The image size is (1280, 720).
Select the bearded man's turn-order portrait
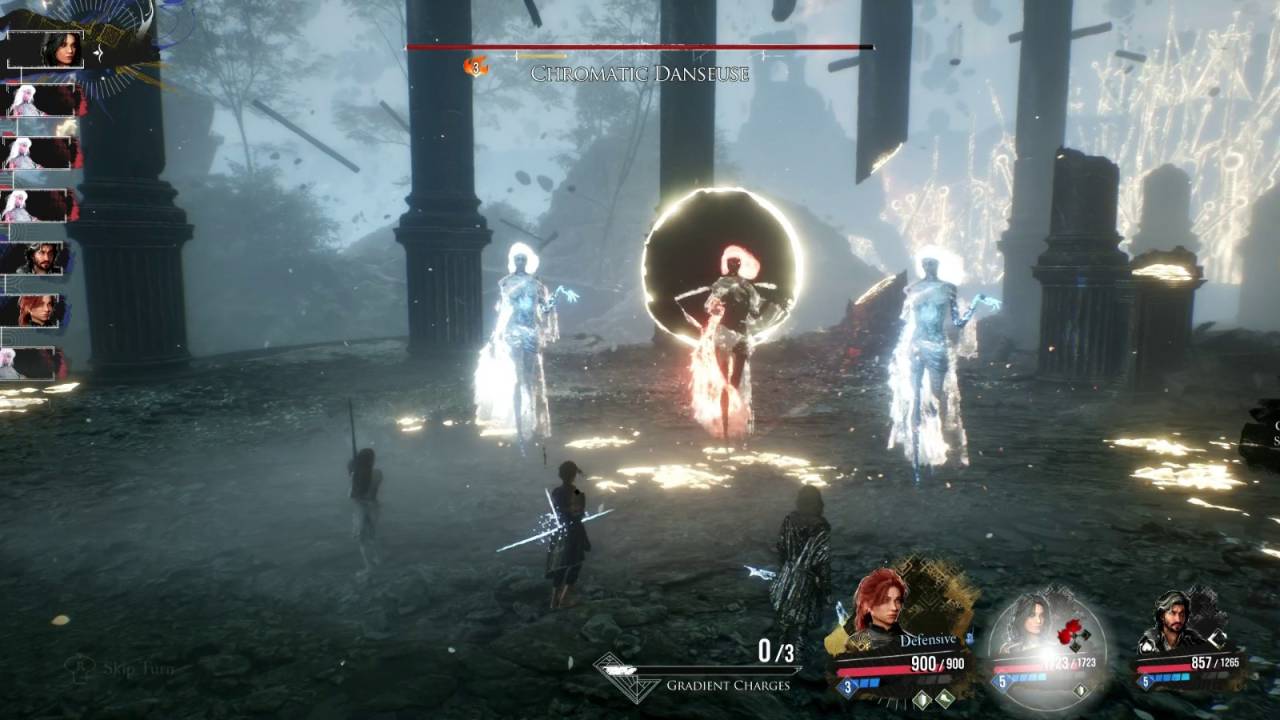pos(42,258)
